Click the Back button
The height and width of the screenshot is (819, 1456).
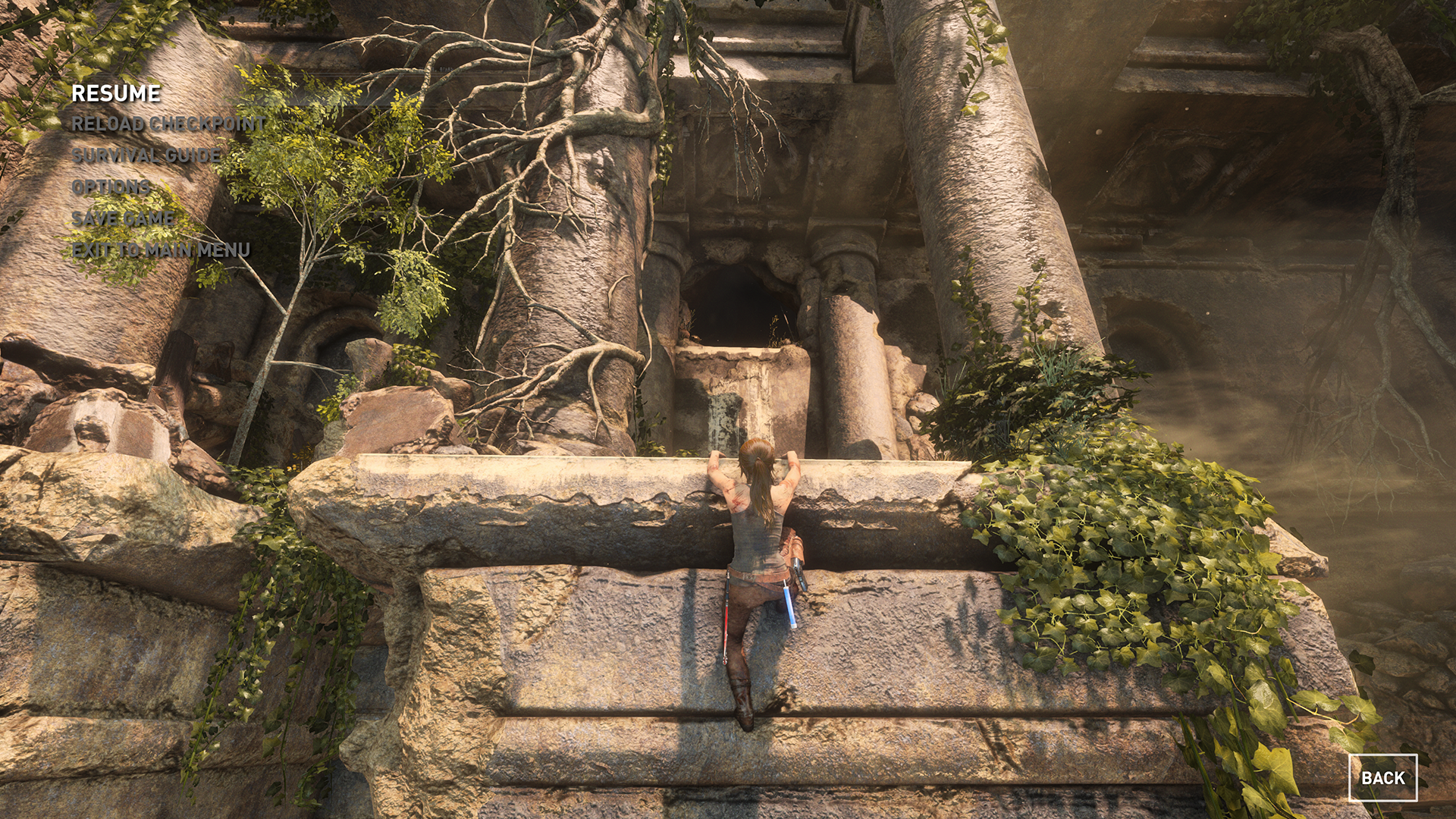(x=1382, y=777)
